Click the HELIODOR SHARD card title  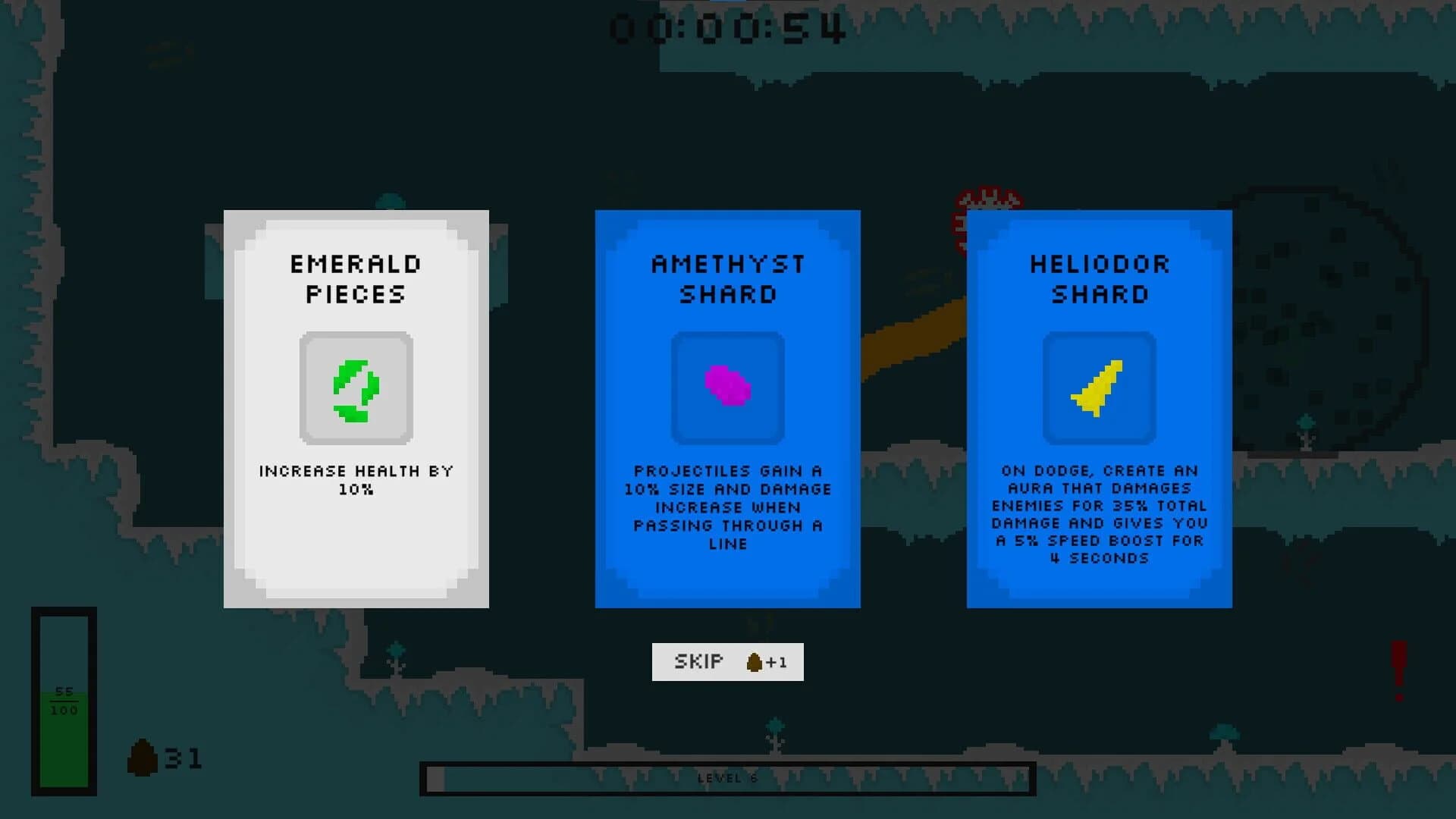[x=1099, y=279]
